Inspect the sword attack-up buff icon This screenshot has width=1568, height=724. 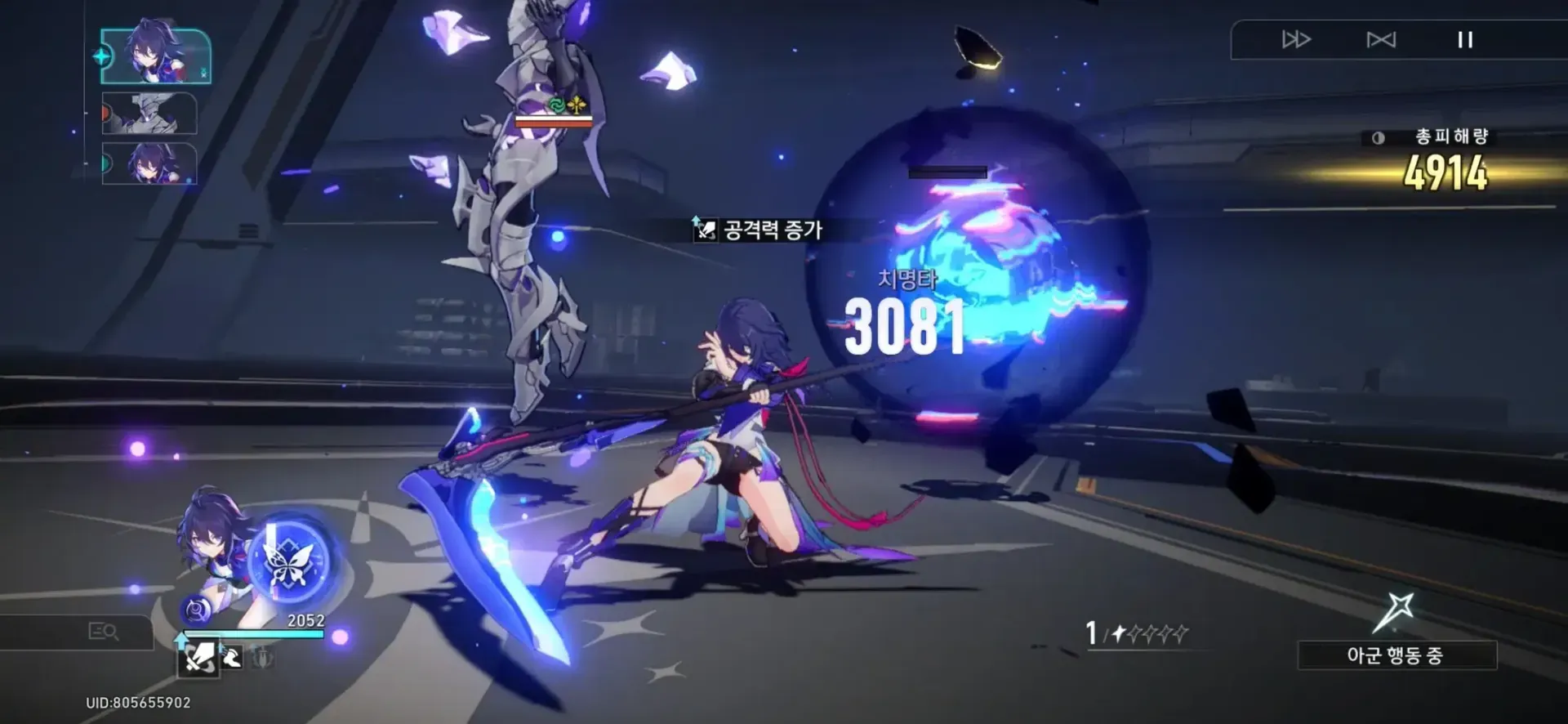pos(198,657)
